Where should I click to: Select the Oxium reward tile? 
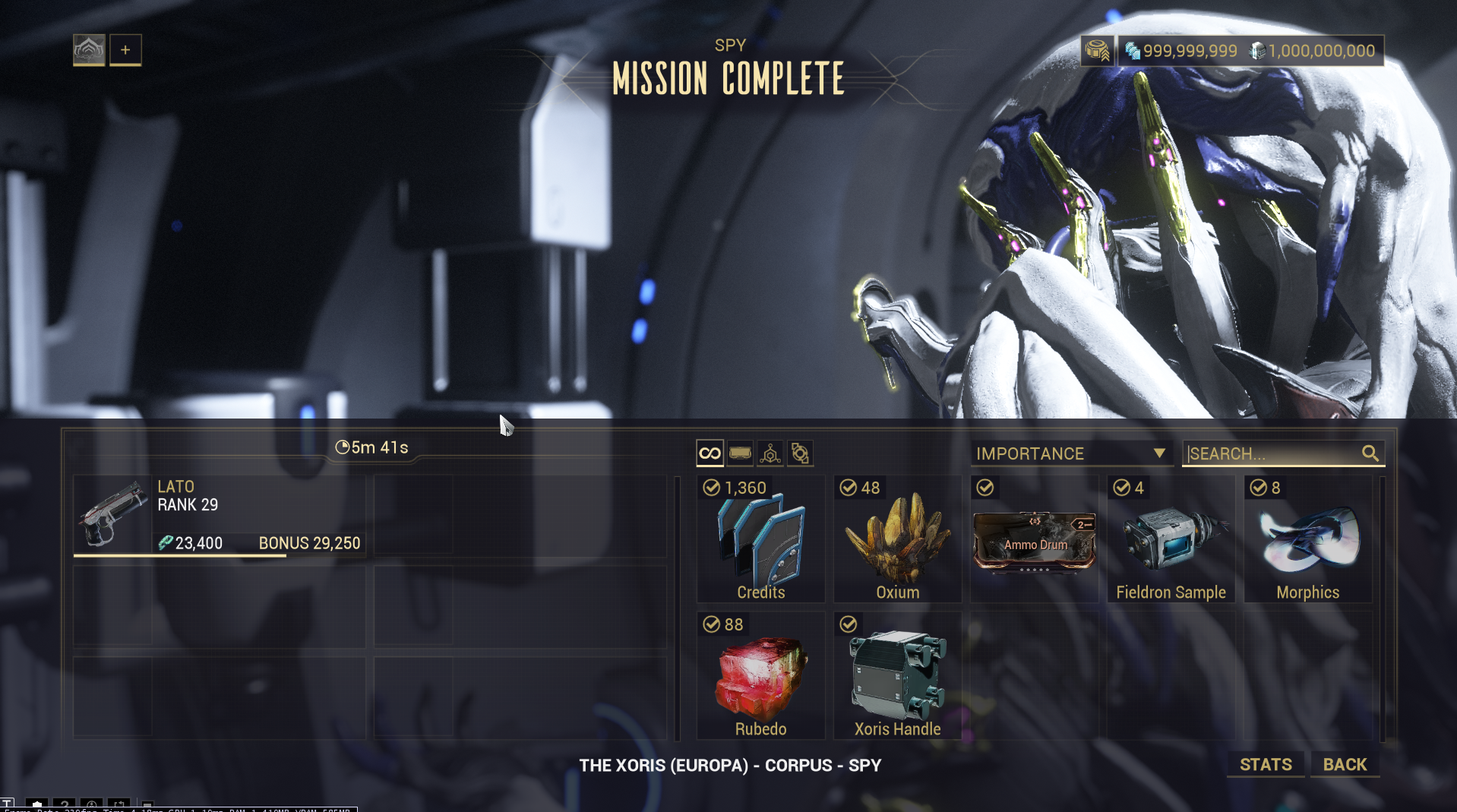click(x=897, y=539)
